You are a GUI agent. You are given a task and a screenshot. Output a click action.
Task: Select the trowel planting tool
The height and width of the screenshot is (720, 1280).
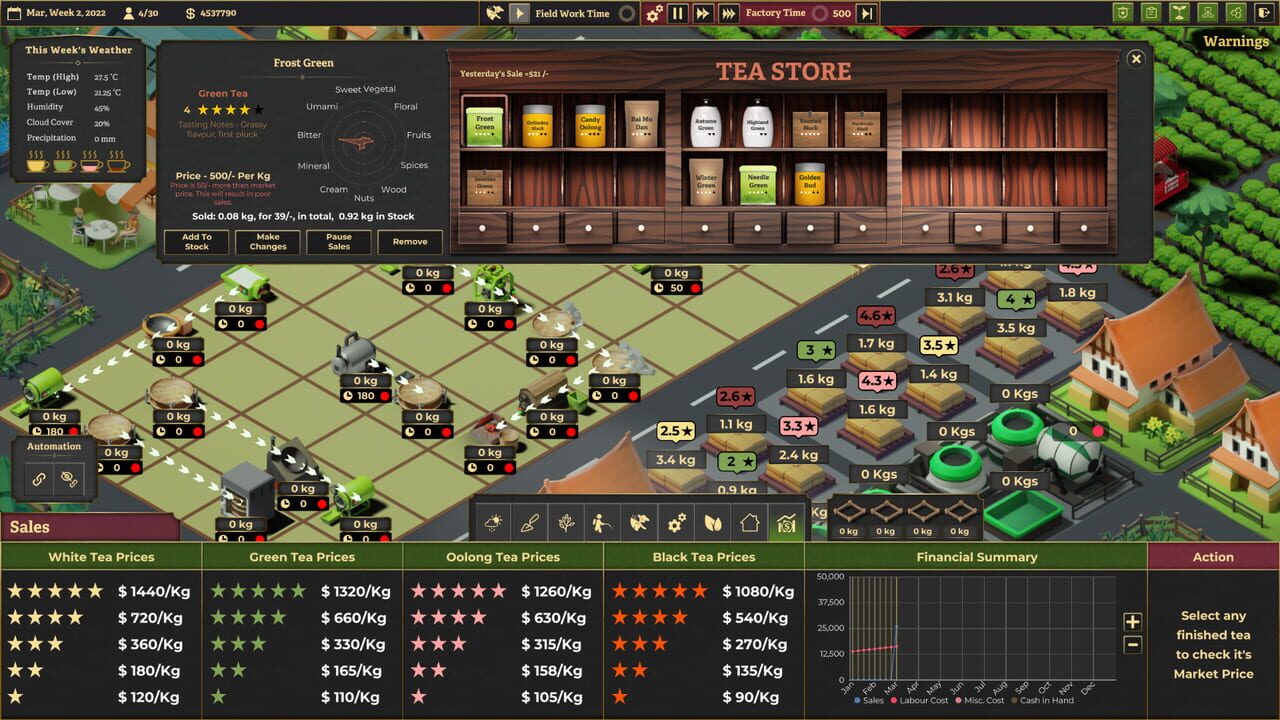click(530, 522)
